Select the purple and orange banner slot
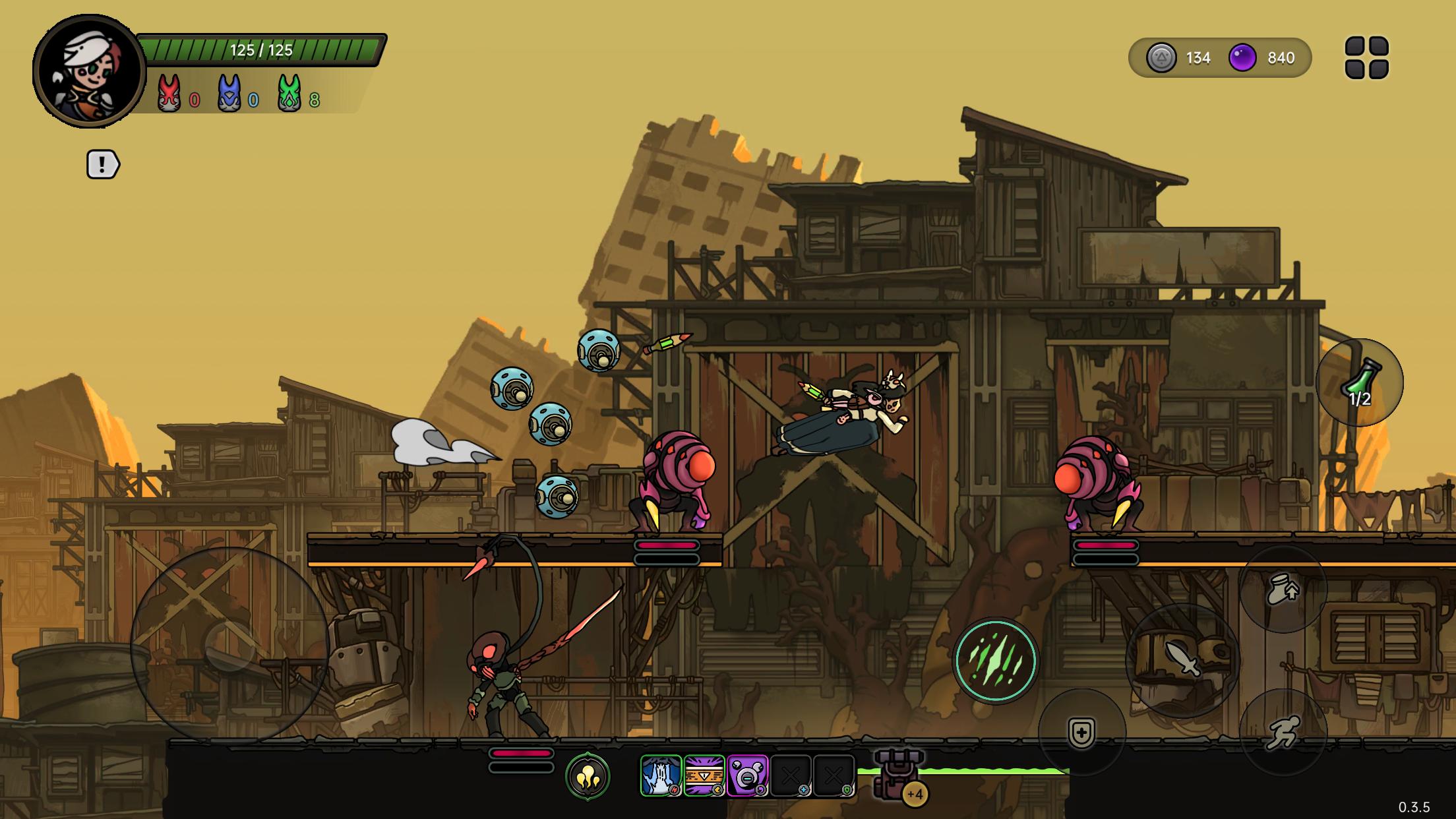The image size is (1456, 819). pos(704,775)
